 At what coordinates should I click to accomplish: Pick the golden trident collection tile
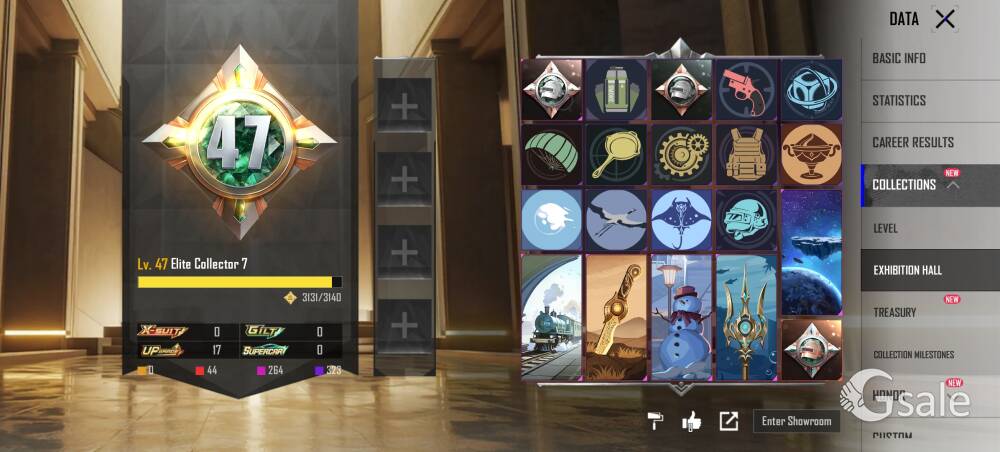coord(746,317)
